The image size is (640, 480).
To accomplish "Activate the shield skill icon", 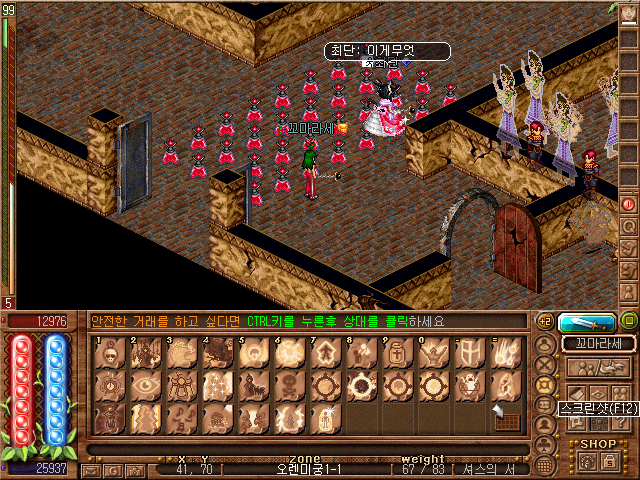I will pyautogui.click(x=466, y=352).
